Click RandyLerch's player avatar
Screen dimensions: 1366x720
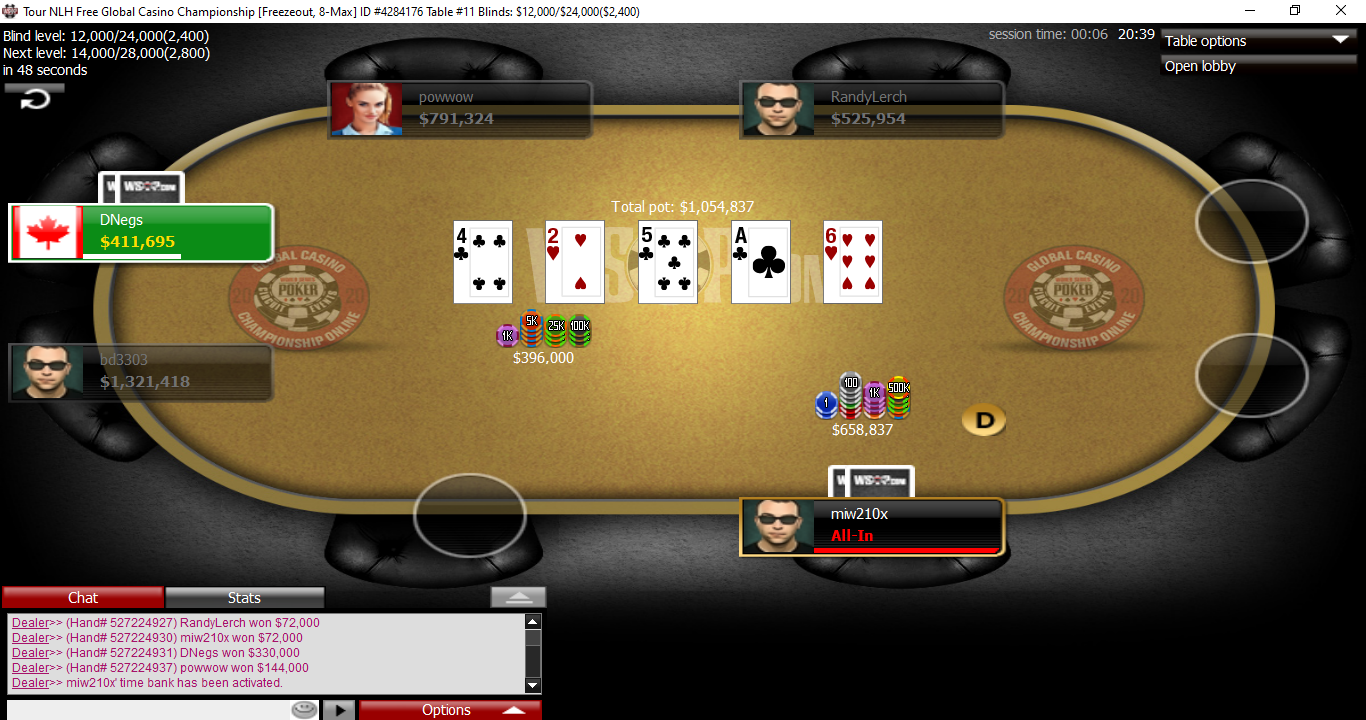tap(779, 108)
